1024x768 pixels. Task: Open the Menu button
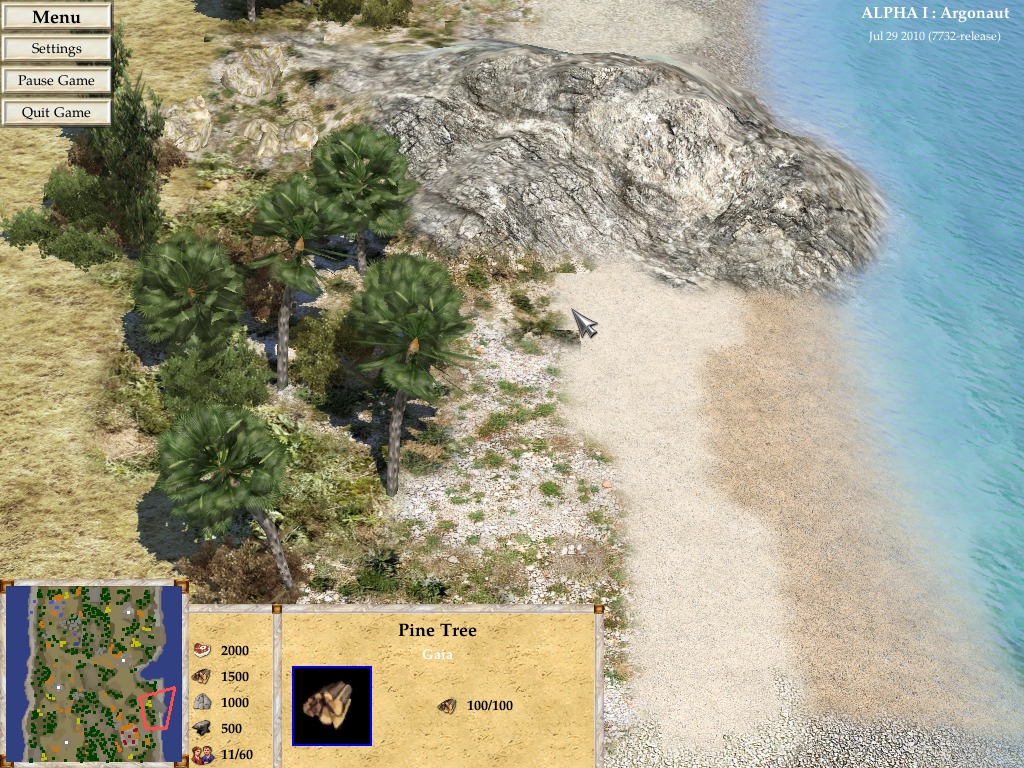point(56,17)
